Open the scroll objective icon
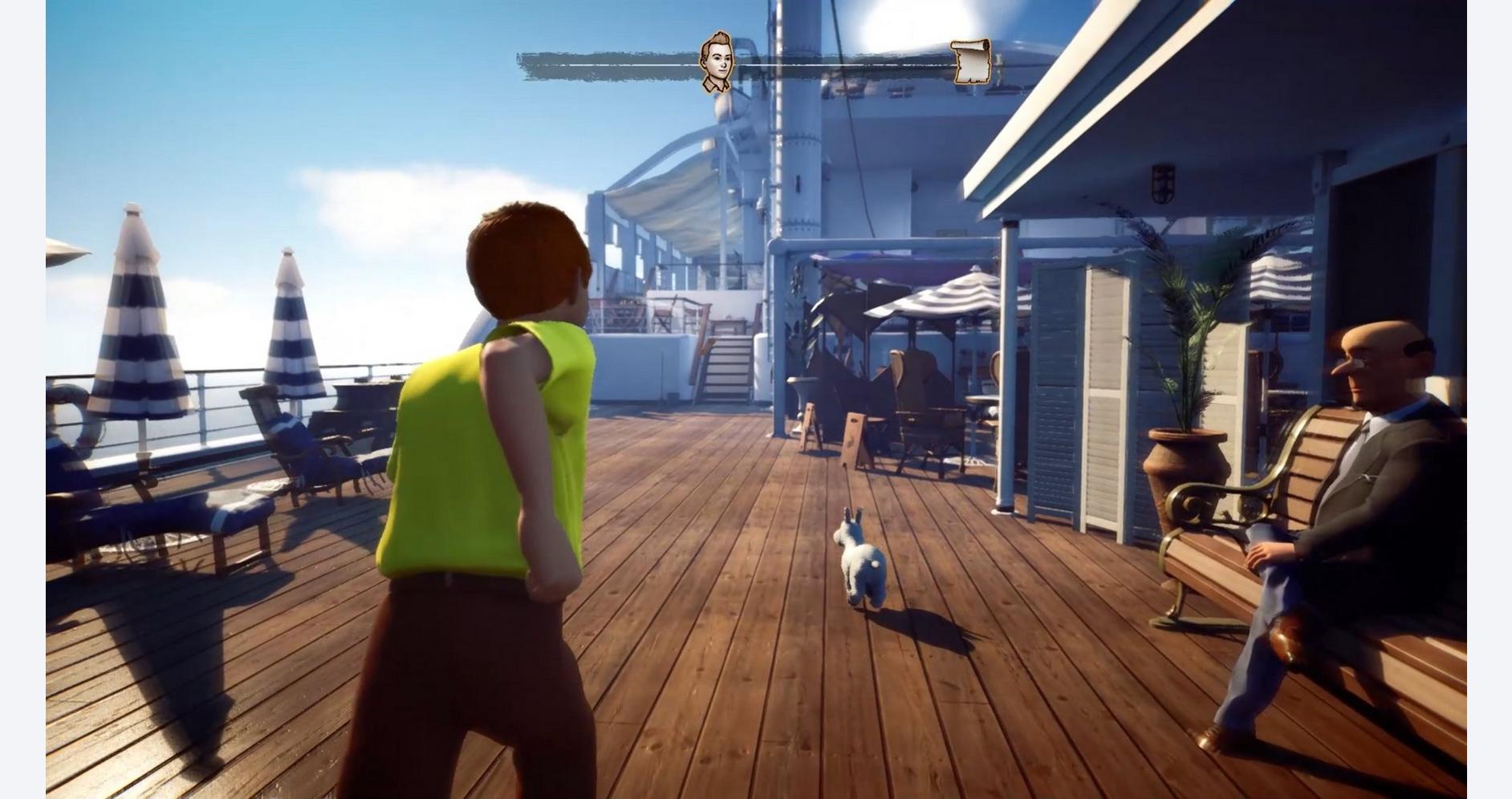 [x=971, y=61]
